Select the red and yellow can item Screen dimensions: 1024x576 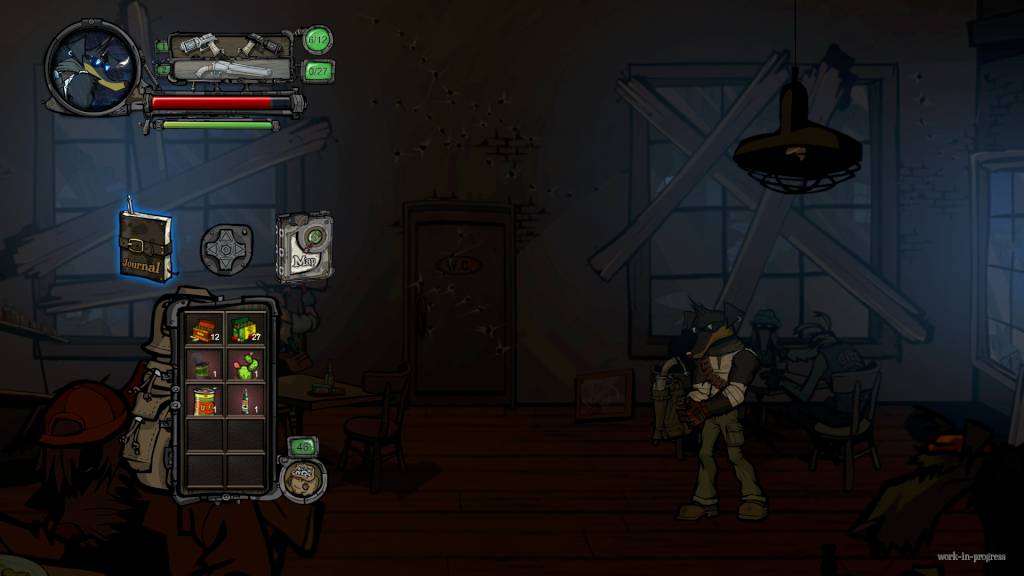point(205,401)
